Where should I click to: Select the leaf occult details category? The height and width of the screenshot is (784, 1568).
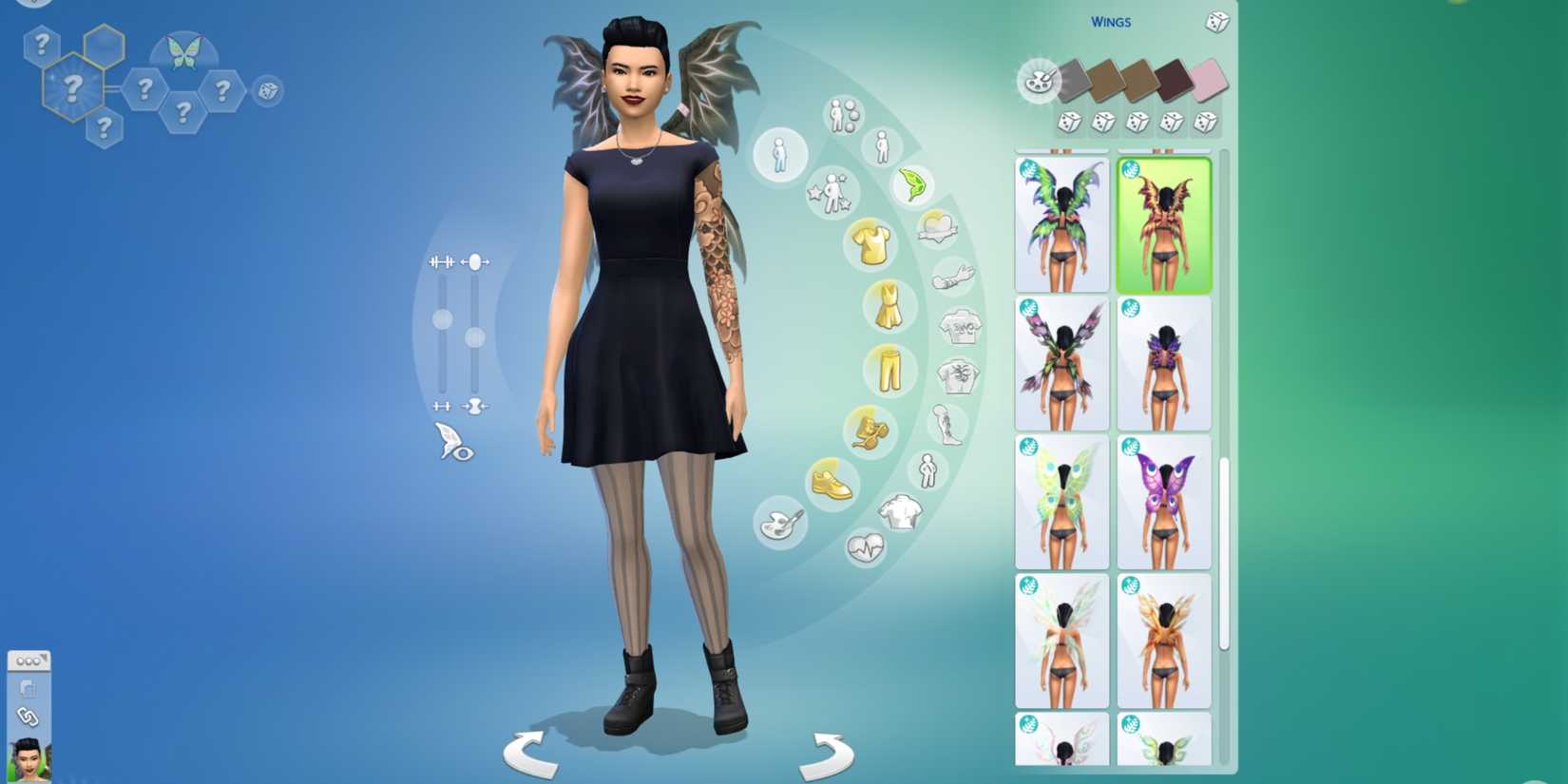pos(910,184)
